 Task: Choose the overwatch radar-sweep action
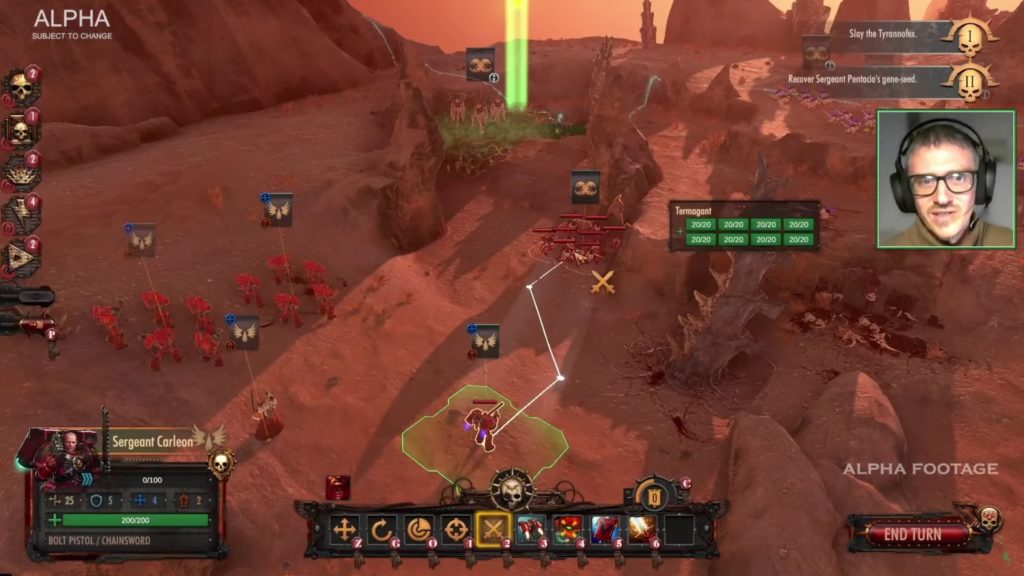pos(419,530)
